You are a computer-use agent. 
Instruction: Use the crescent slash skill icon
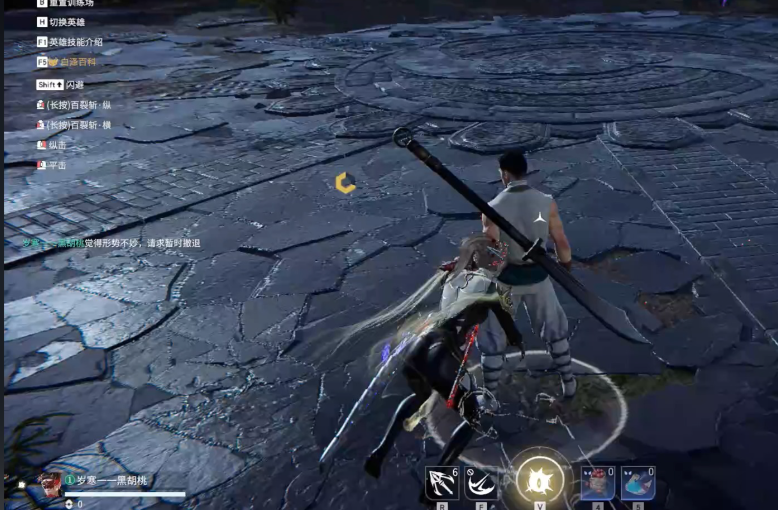pos(481,483)
